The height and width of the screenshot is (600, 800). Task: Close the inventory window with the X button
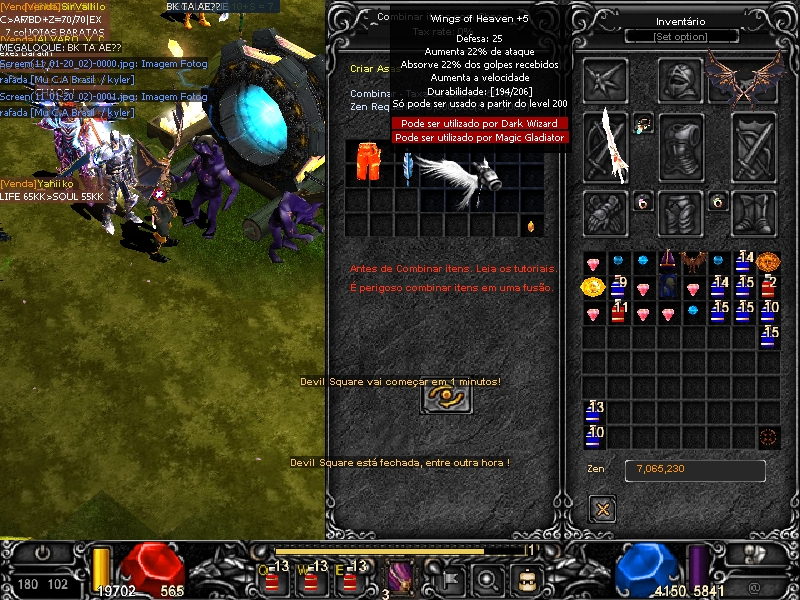click(602, 509)
